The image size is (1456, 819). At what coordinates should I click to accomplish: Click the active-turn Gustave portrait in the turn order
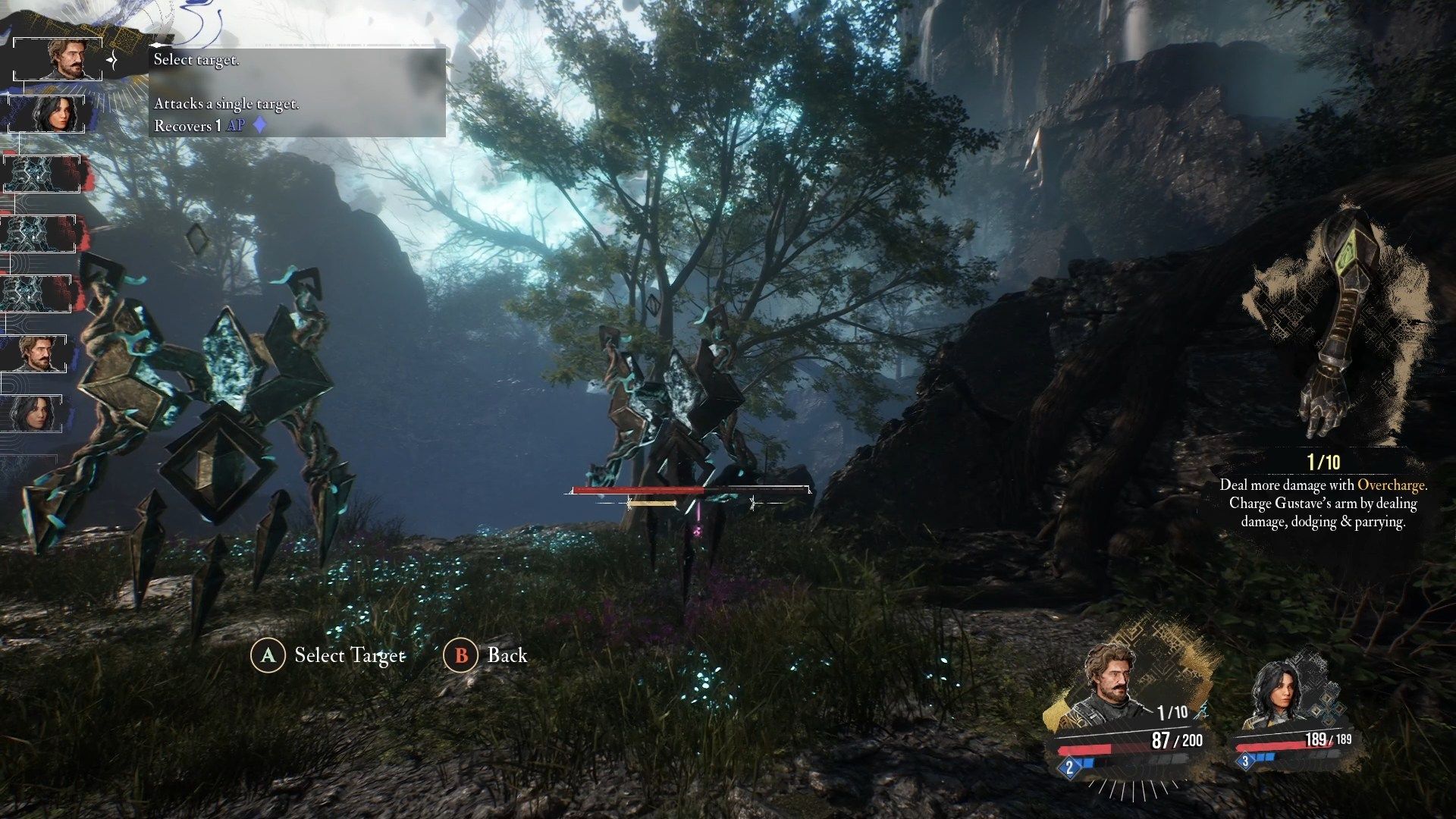coord(58,58)
